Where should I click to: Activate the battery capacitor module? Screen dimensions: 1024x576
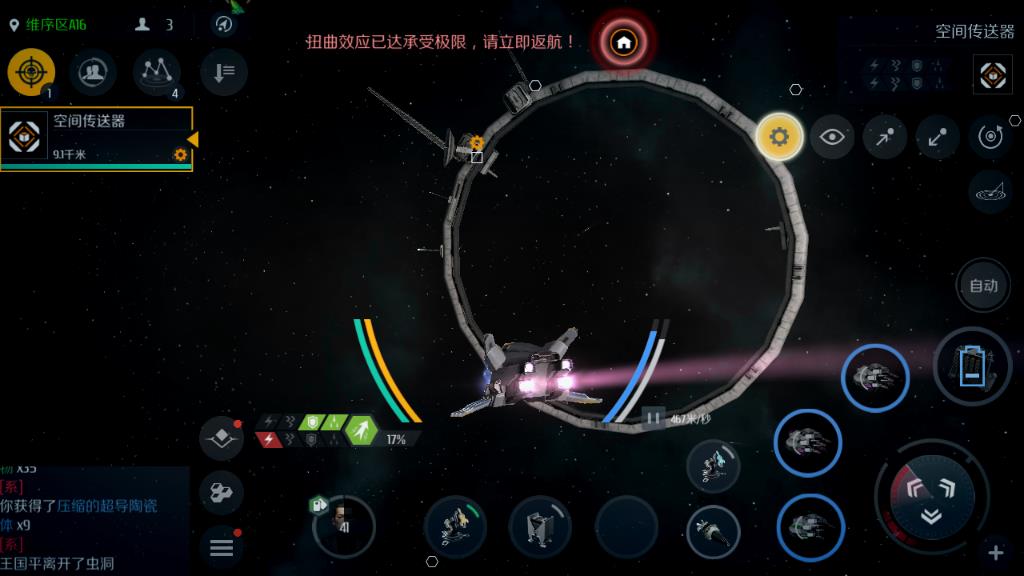[x=972, y=366]
